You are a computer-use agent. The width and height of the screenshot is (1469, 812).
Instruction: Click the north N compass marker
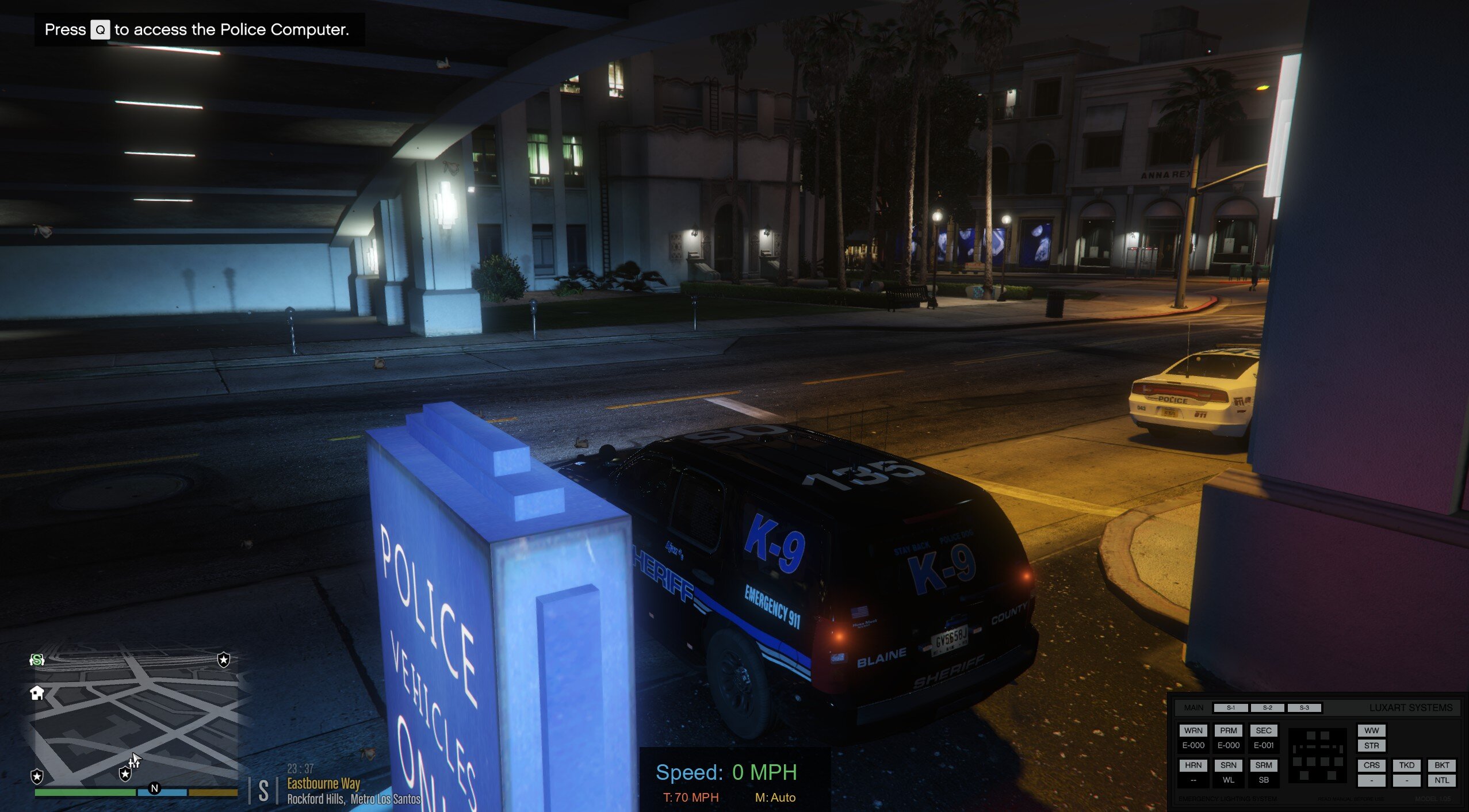point(154,788)
